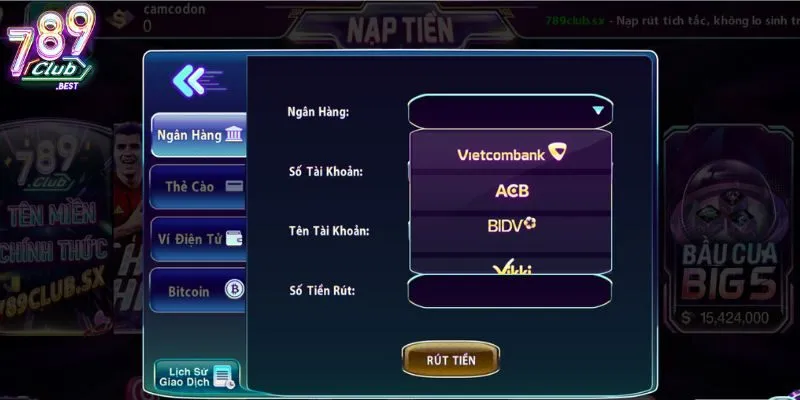Toggle the Ngân Hàng bank dropdown
This screenshot has height=400, width=800.
click(510, 111)
